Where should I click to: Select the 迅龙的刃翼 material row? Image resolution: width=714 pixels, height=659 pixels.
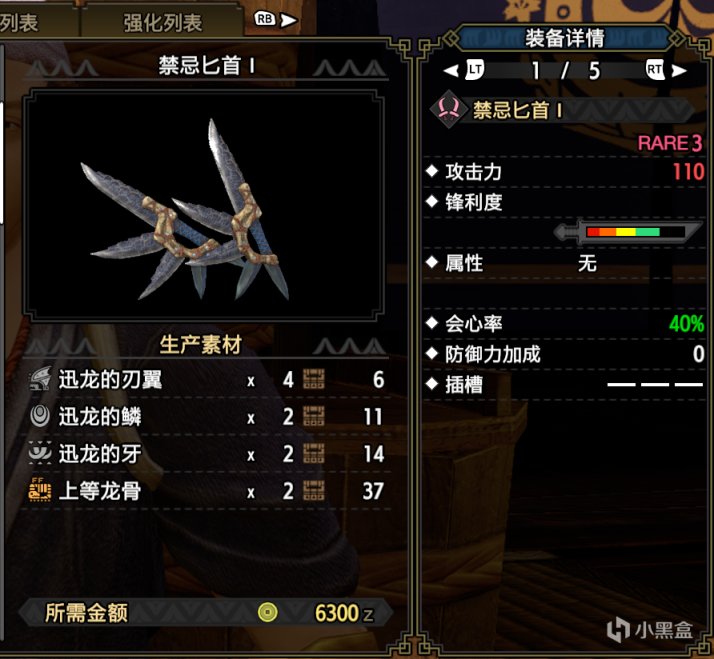pos(205,380)
